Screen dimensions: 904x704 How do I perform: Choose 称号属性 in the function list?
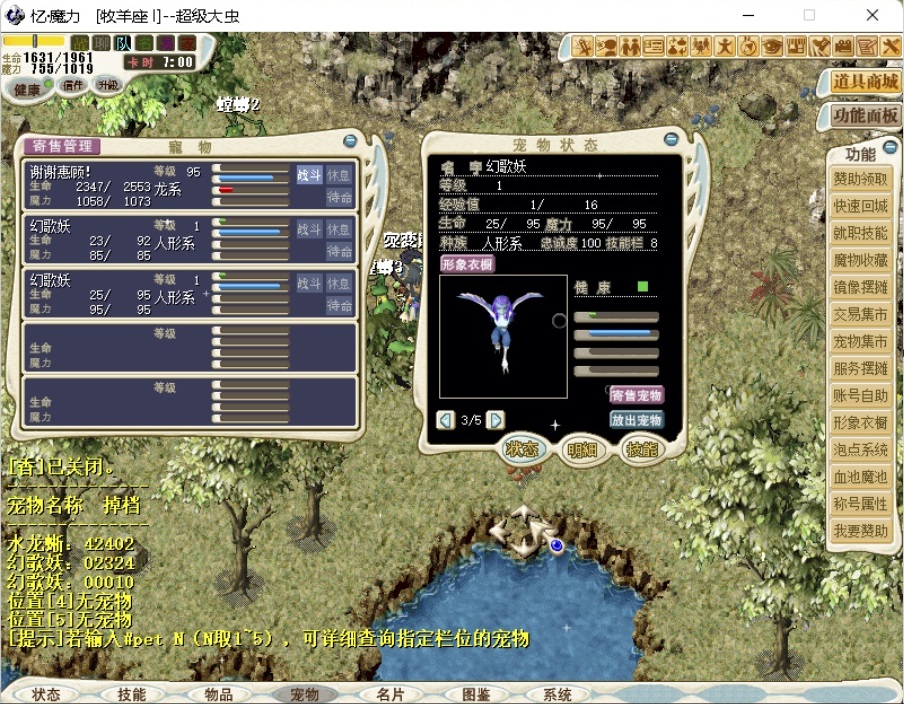[x=860, y=504]
